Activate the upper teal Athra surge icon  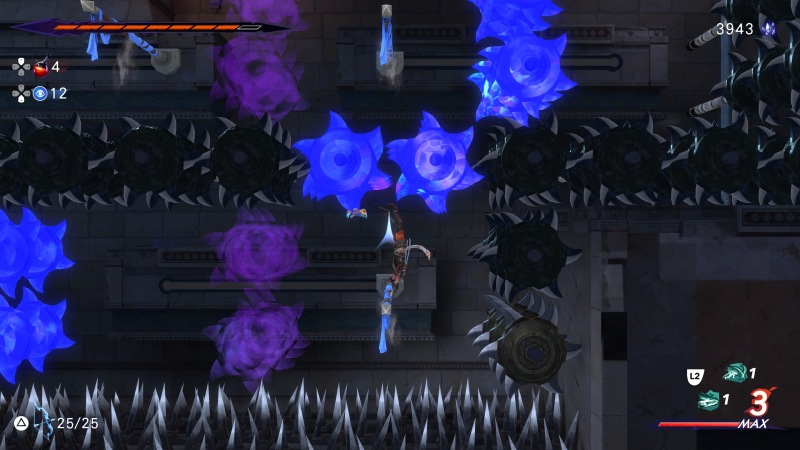[736, 373]
